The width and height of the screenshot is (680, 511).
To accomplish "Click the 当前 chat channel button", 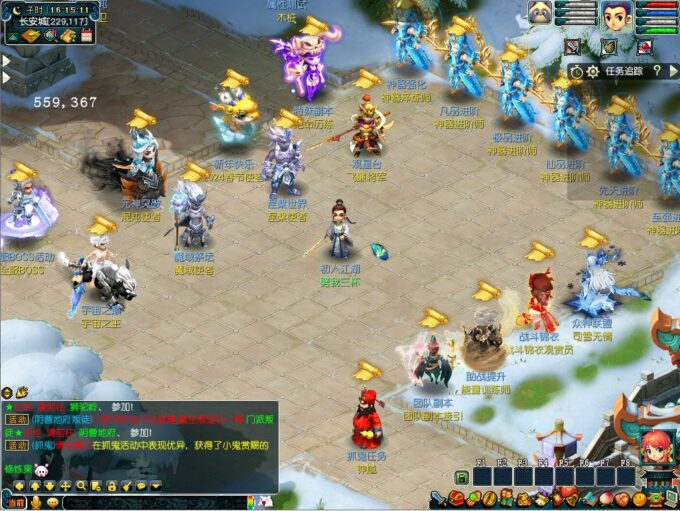I will point(17,502).
